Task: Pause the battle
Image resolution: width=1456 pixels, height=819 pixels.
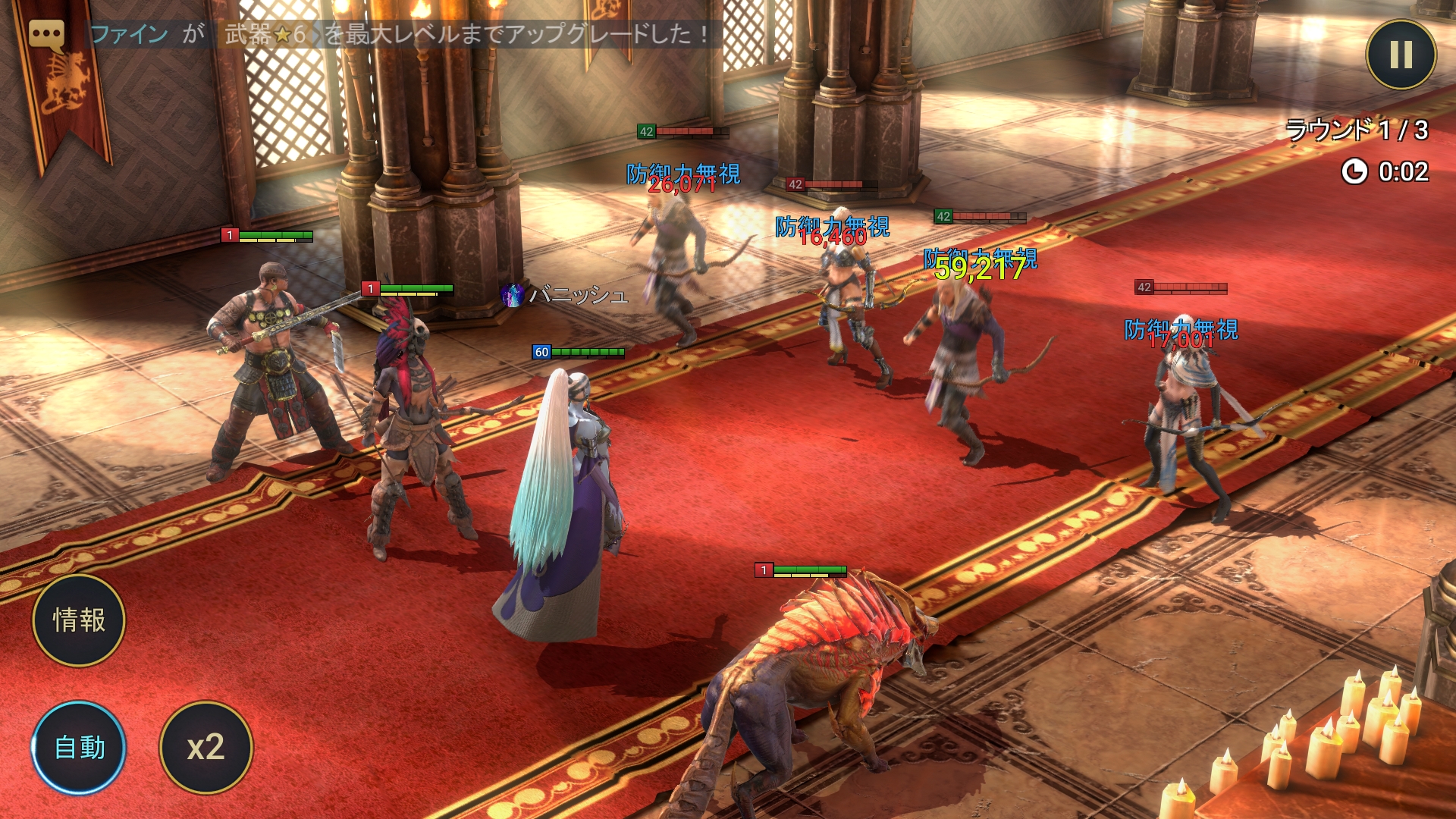Action: 1401,54
